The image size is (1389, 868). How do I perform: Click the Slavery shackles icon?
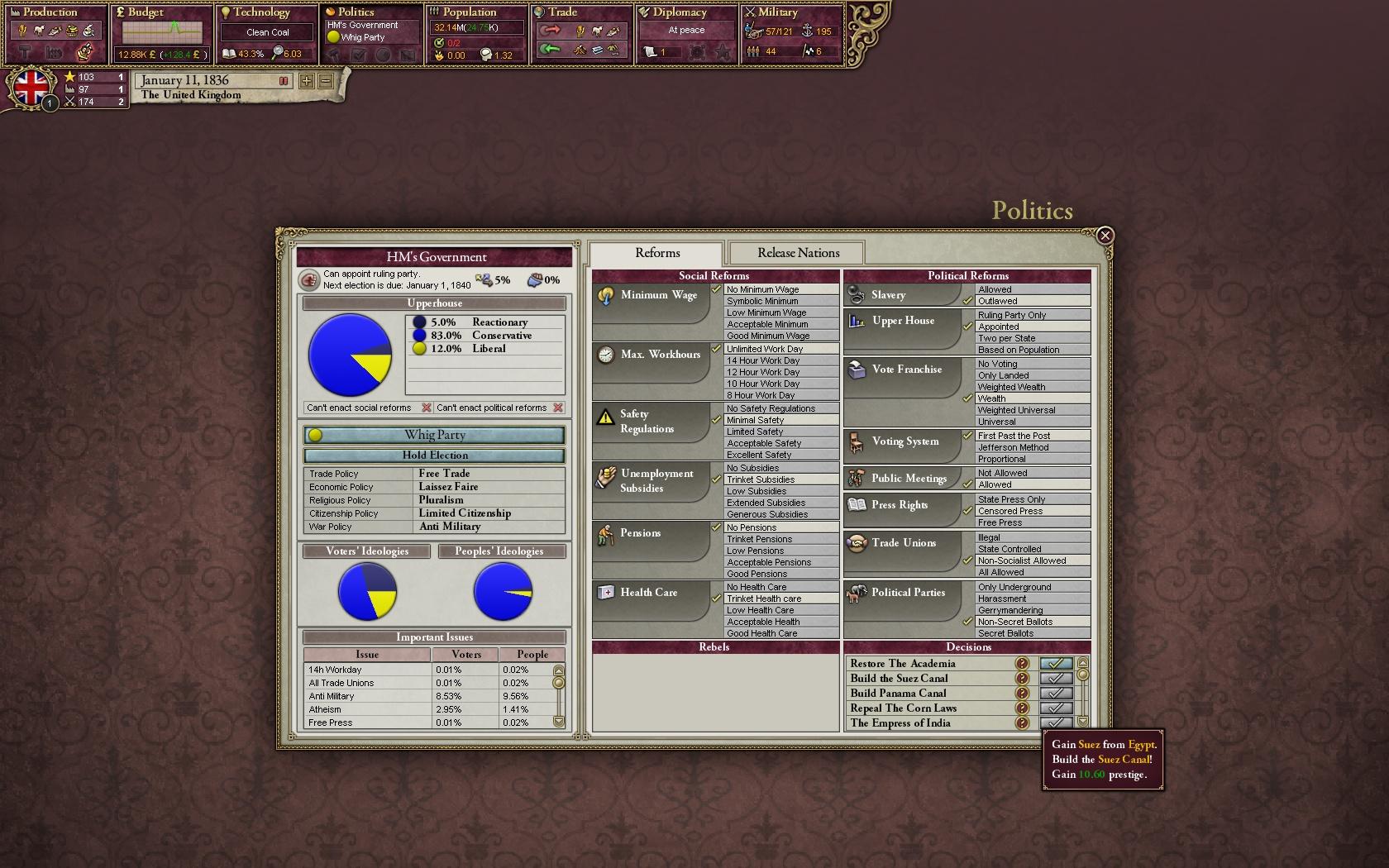pyautogui.click(x=856, y=293)
